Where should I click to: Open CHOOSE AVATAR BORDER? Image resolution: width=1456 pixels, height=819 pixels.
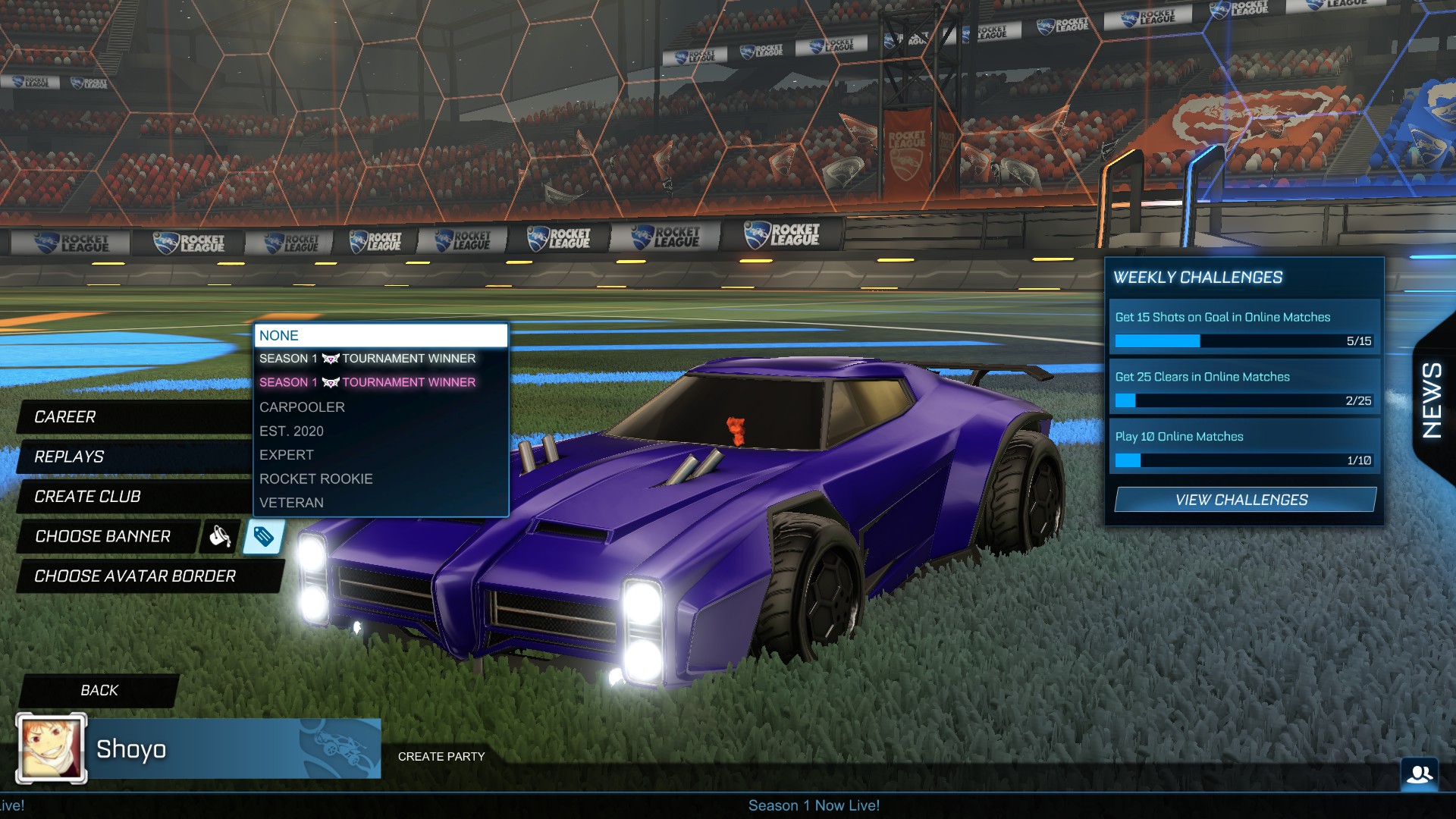coord(133,576)
